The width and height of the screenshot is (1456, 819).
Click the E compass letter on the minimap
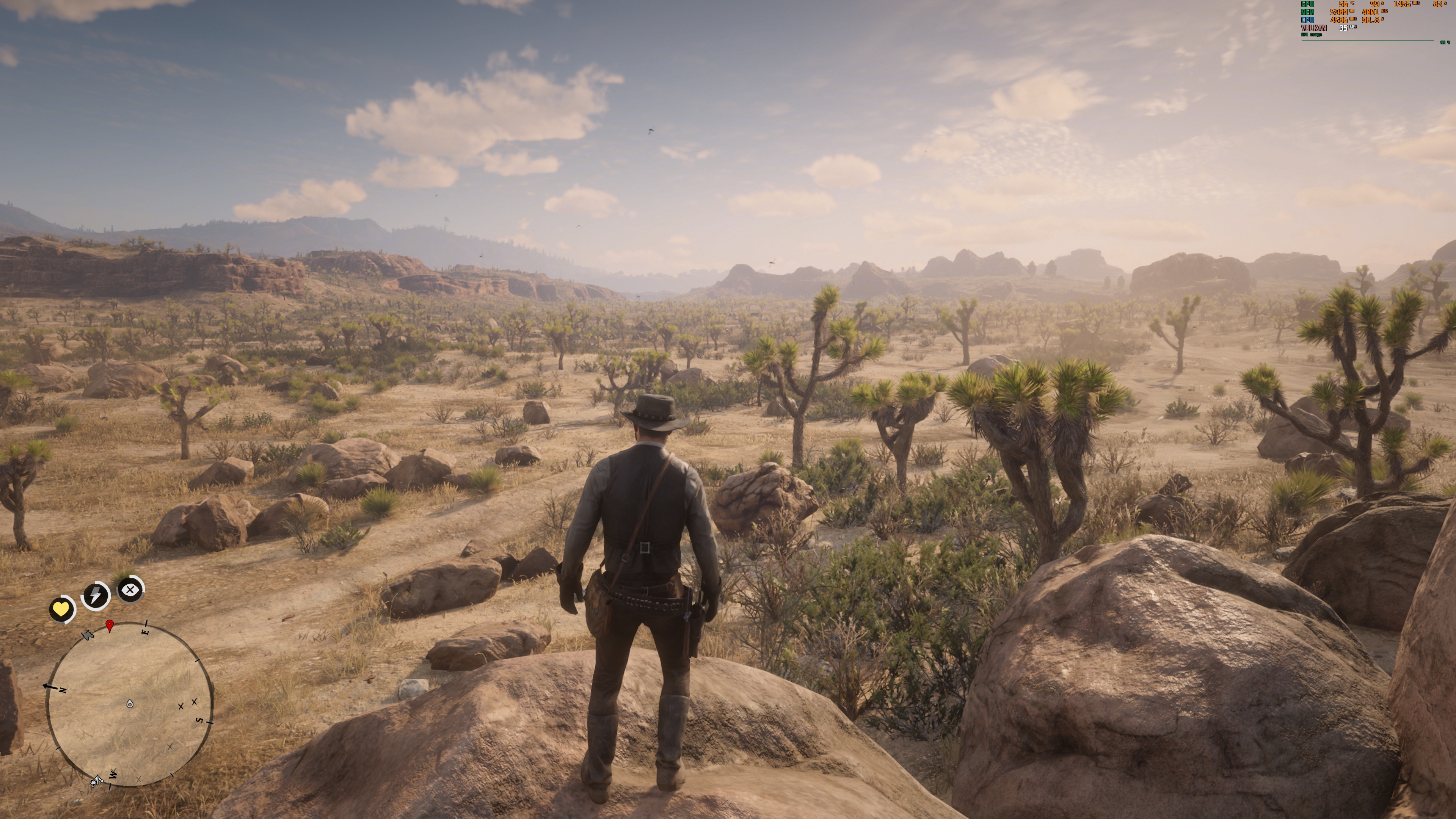click(146, 632)
